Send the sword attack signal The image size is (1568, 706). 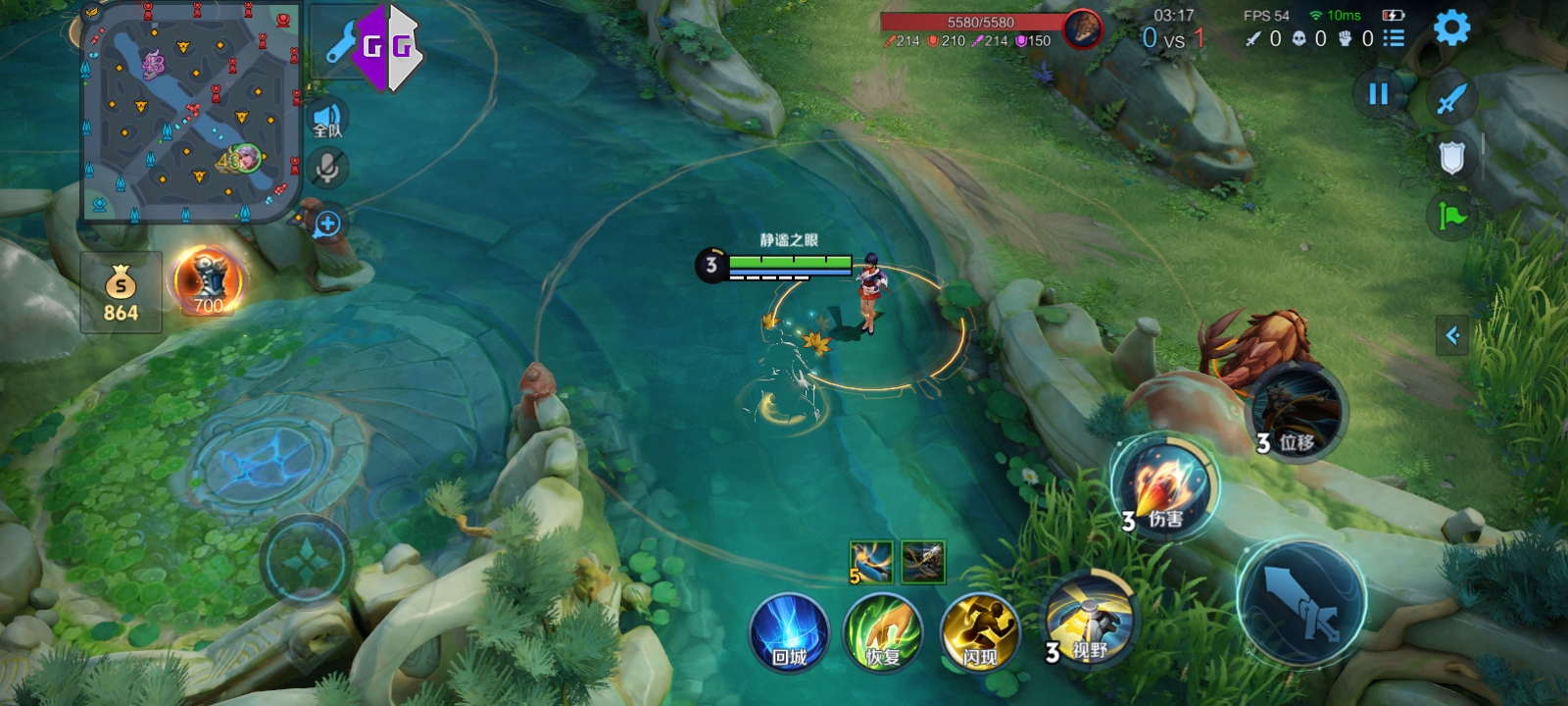(1451, 97)
